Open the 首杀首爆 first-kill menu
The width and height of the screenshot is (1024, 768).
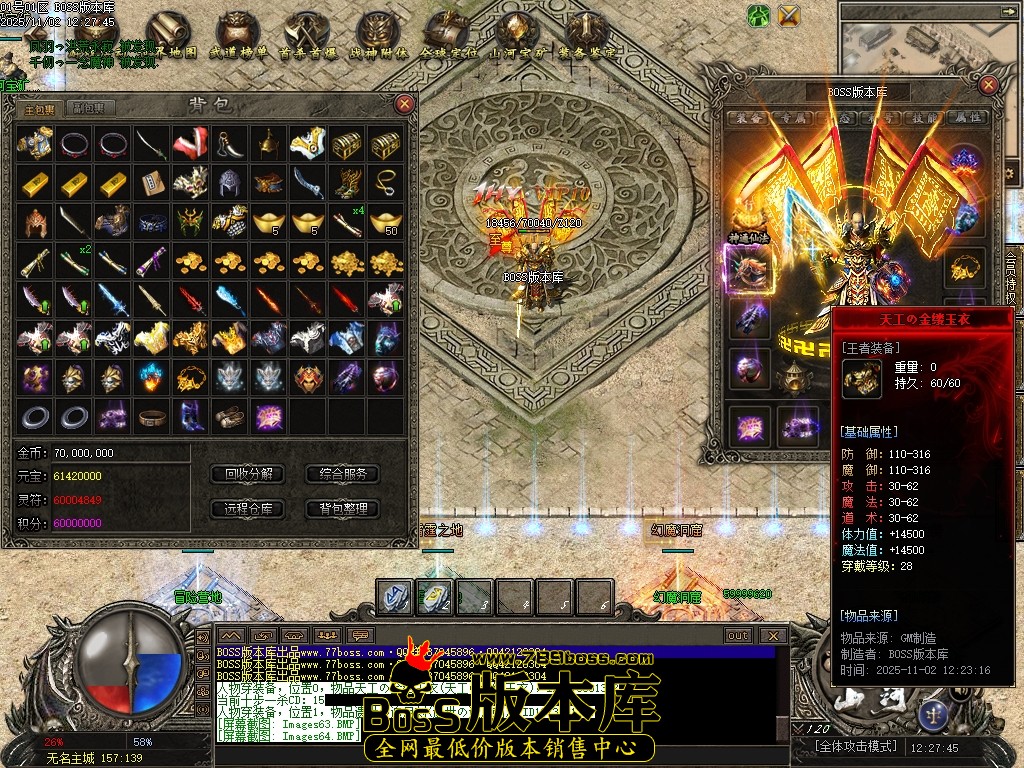[305, 37]
